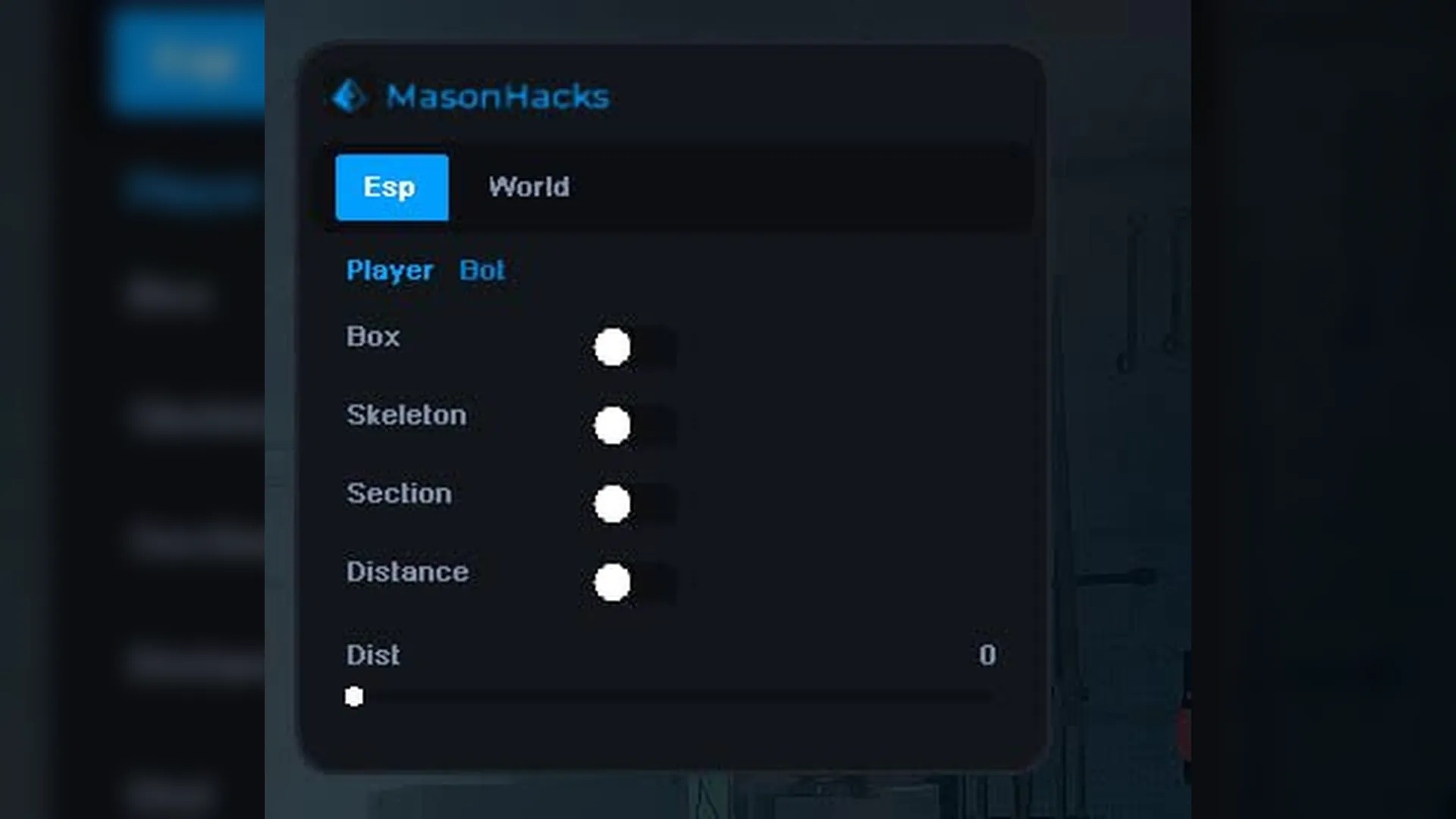Select the currently active Esp tab
The image size is (1456, 819).
391,187
